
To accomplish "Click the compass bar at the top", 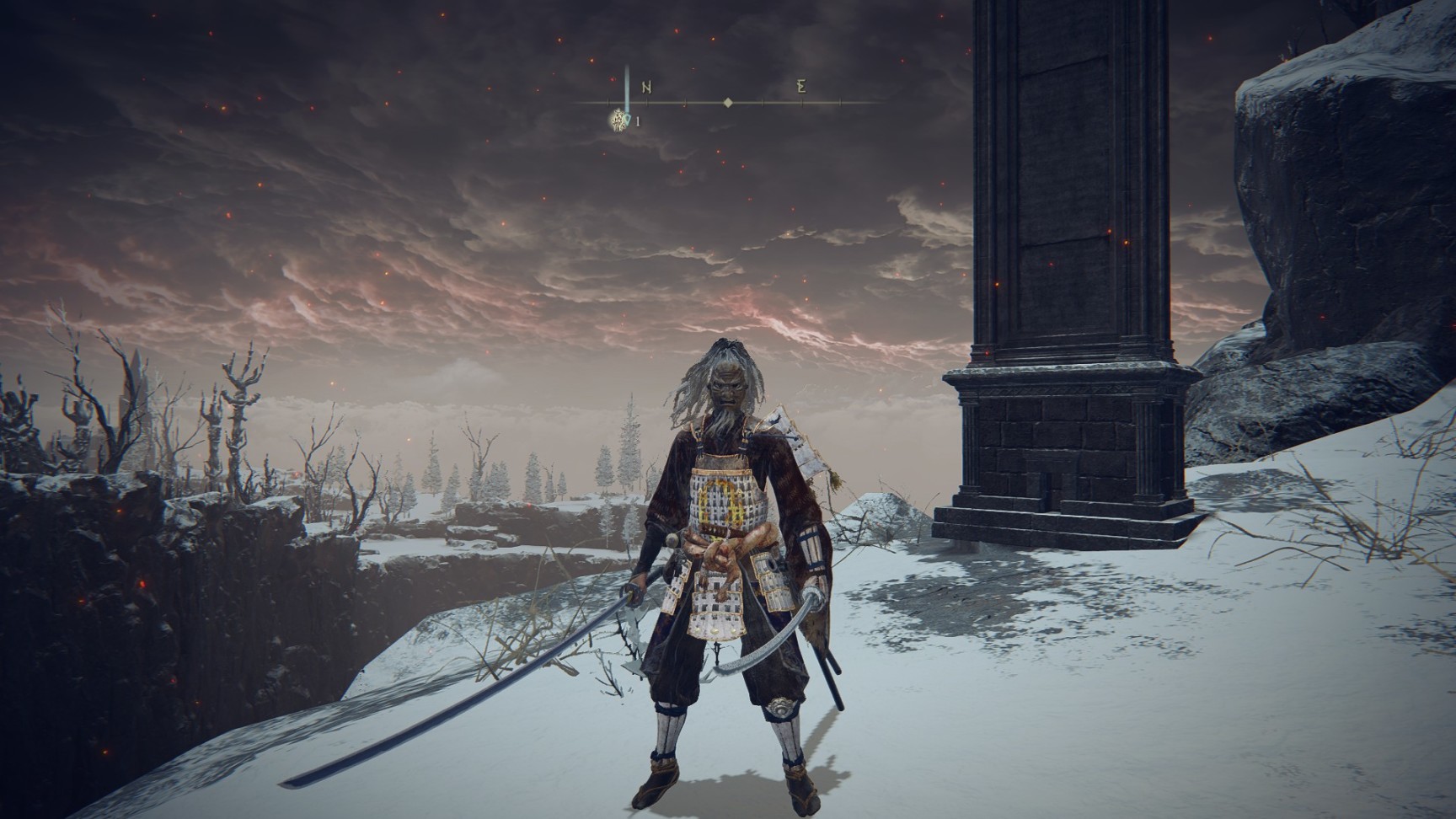I will 729,102.
